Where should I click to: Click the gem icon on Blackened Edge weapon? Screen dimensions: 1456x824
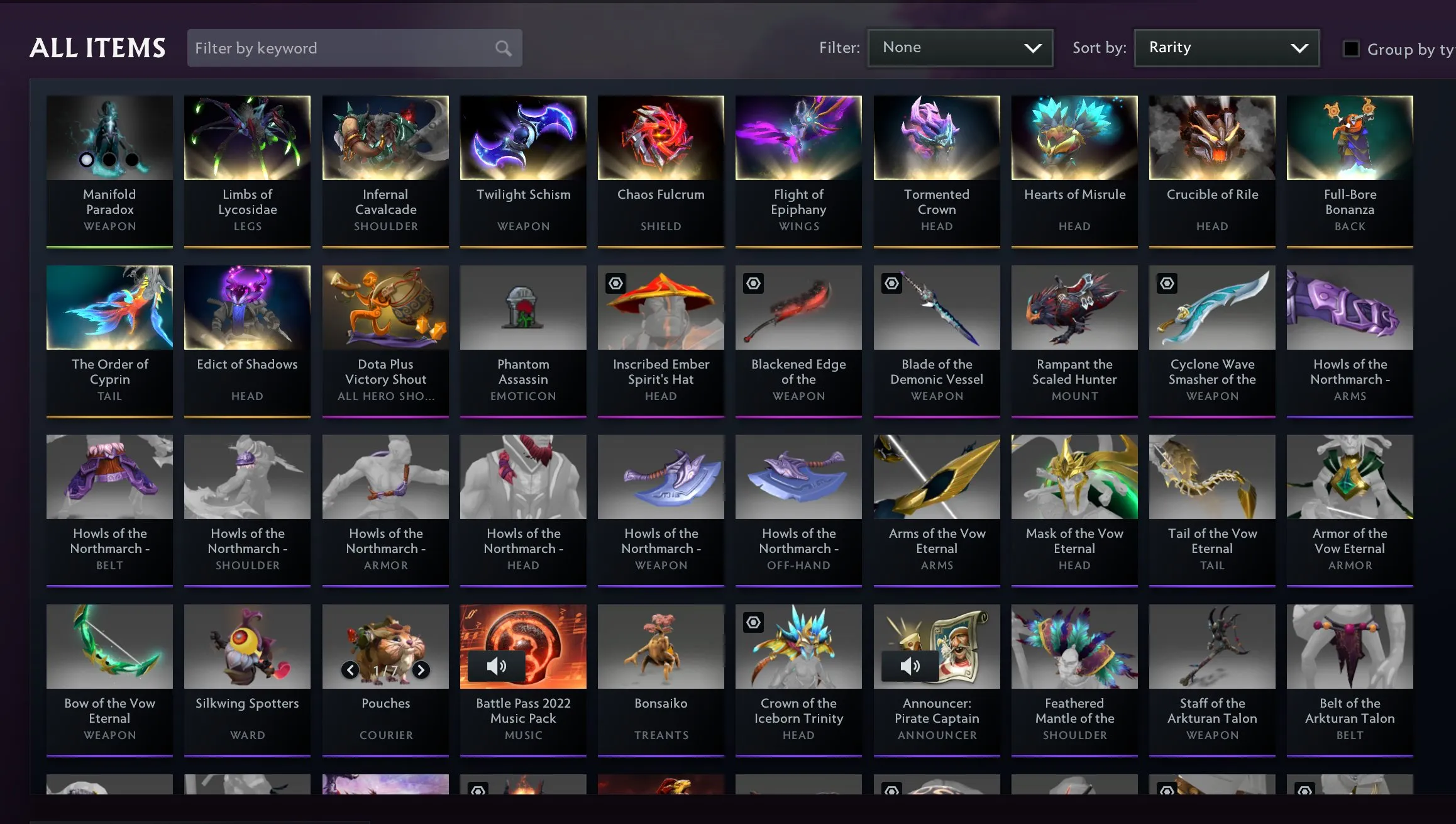coord(754,283)
